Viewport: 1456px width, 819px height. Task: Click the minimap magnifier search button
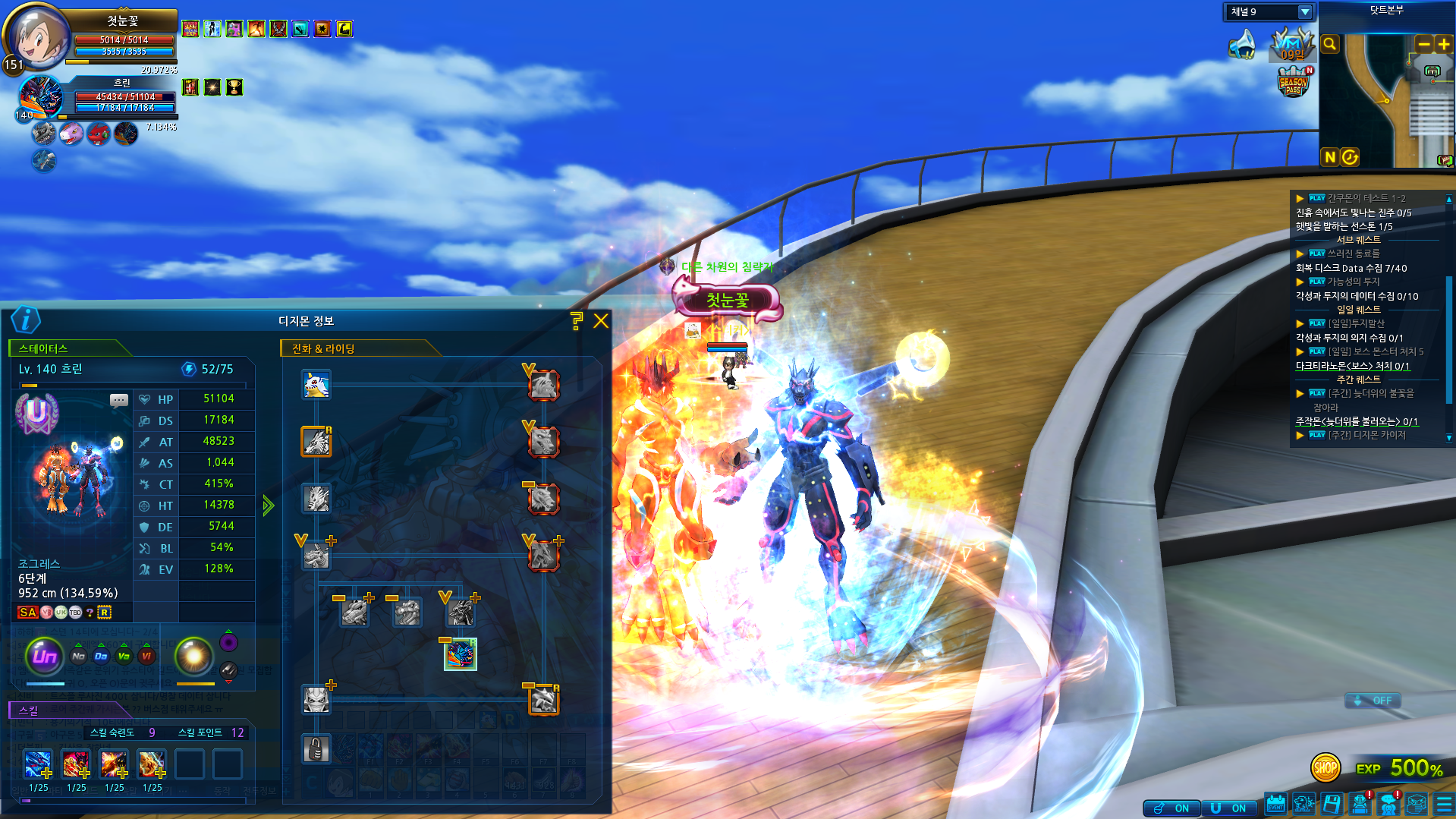click(x=1330, y=44)
